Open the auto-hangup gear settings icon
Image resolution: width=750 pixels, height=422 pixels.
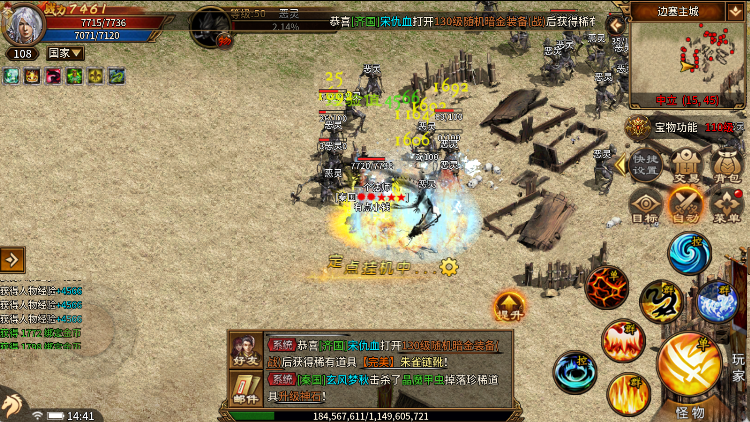pyautogui.click(x=449, y=266)
